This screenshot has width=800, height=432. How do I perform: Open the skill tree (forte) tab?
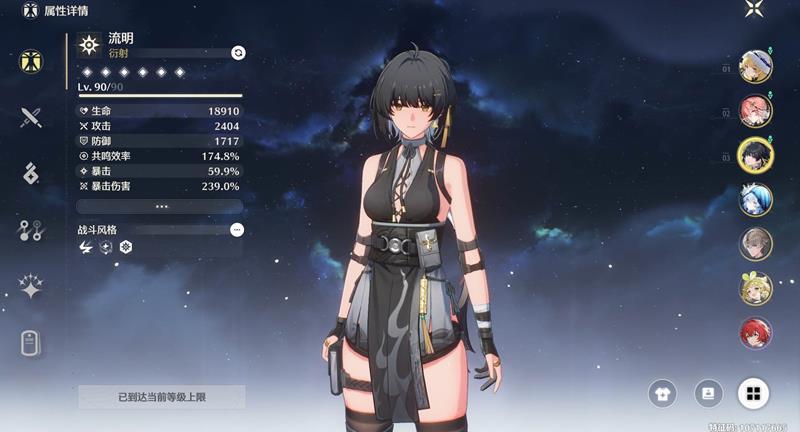(31, 231)
